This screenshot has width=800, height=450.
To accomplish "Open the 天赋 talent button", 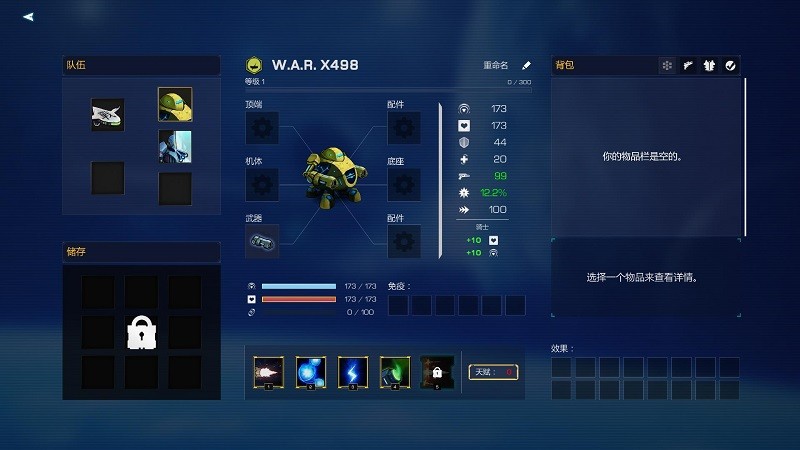I will tap(493, 372).
